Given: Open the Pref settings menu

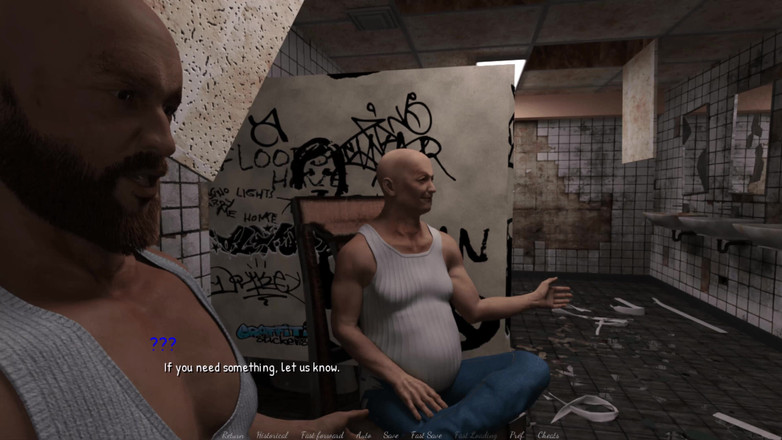Looking at the screenshot, I should click(x=516, y=435).
